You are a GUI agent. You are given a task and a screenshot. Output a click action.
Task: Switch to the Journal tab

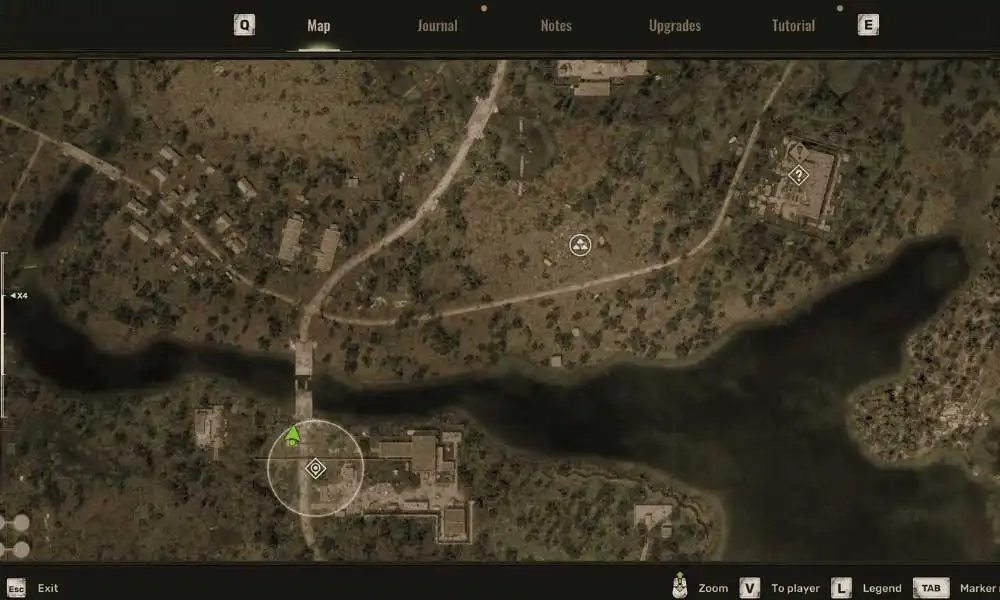pyautogui.click(x=437, y=26)
